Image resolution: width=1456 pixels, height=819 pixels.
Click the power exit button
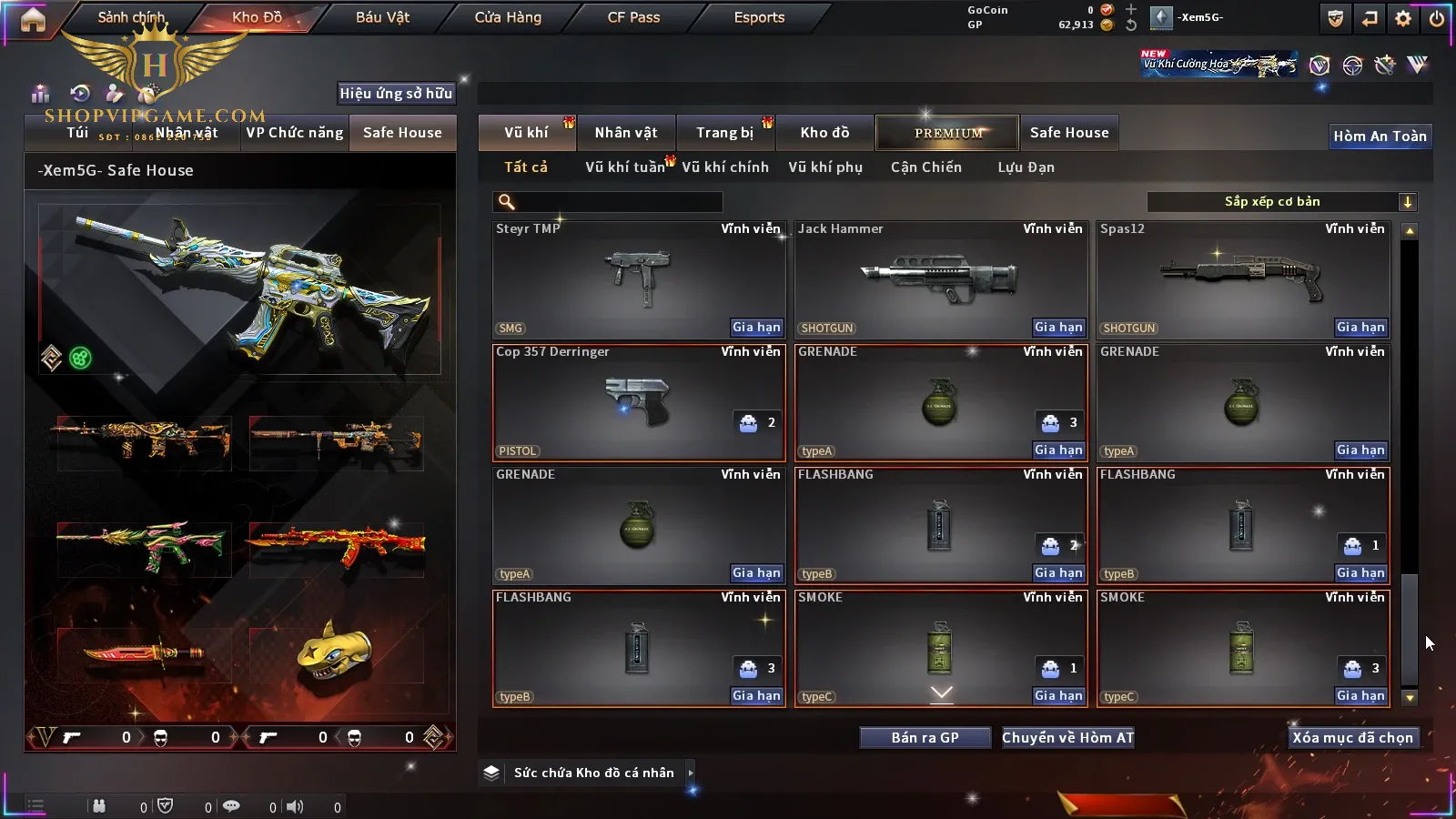(1437, 18)
